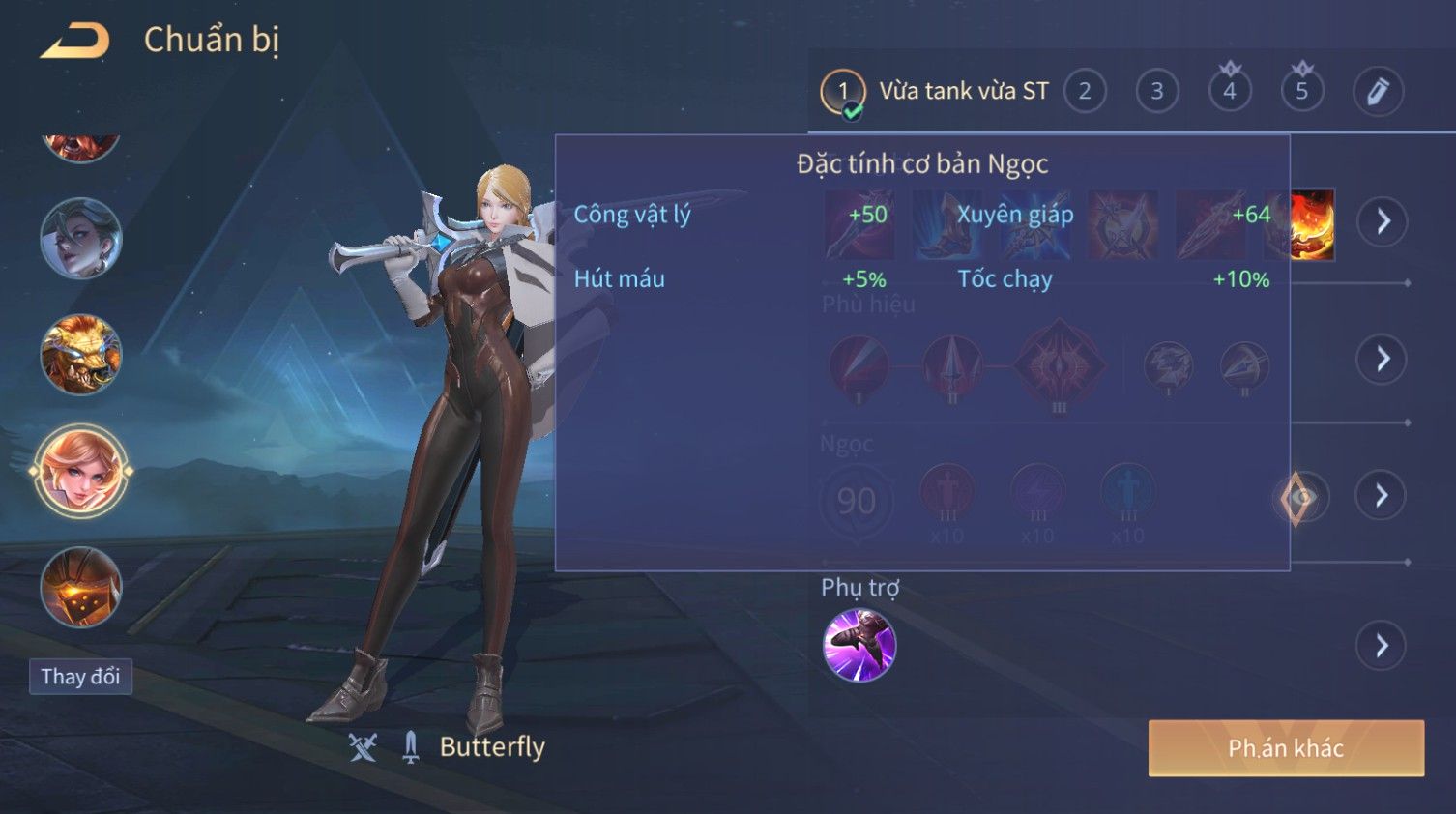Screen dimensions: 1456x814
Task: Click the Thay đổi button
Action: [x=80, y=677]
